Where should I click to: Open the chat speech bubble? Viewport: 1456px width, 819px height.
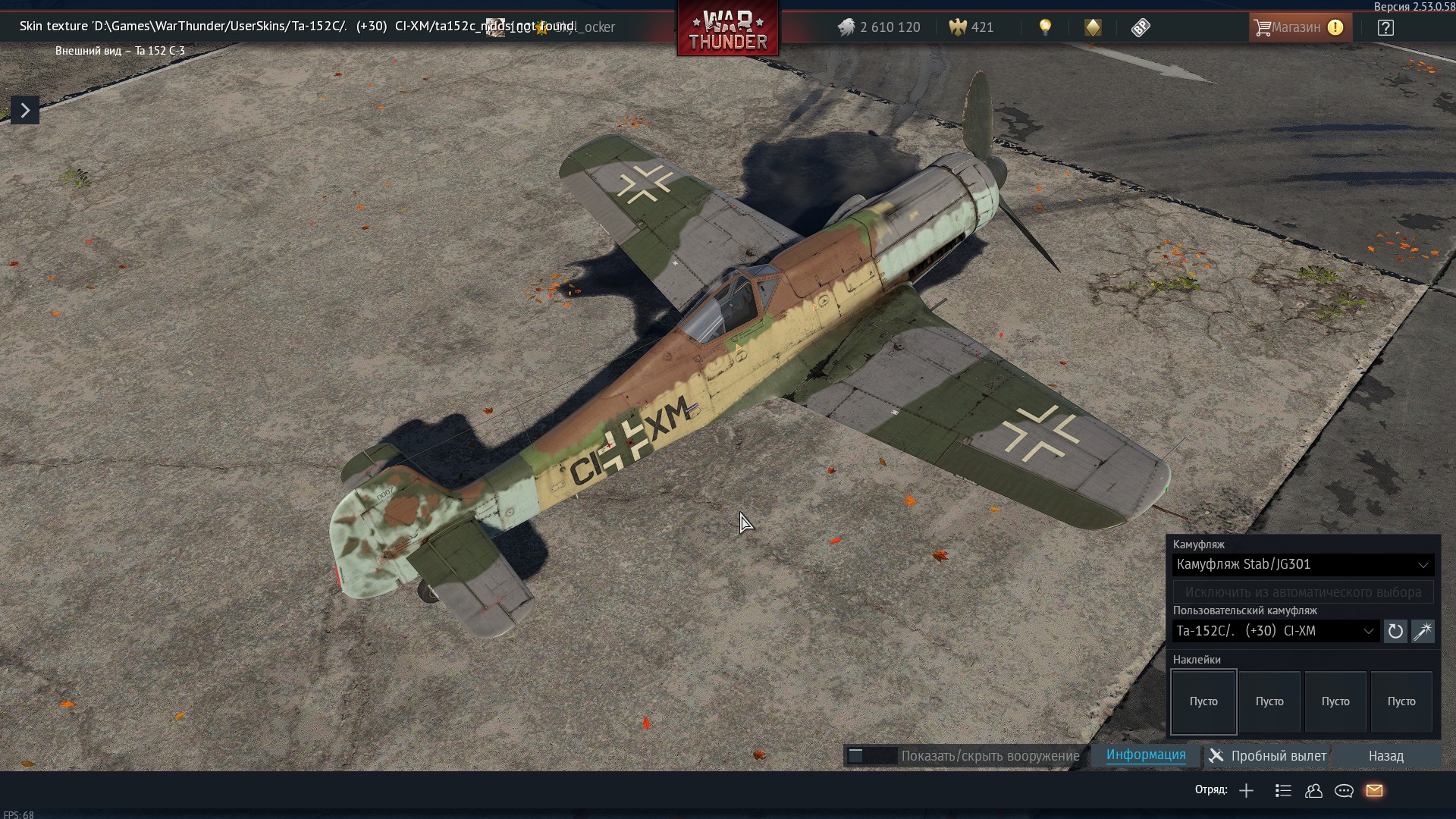point(1344,791)
